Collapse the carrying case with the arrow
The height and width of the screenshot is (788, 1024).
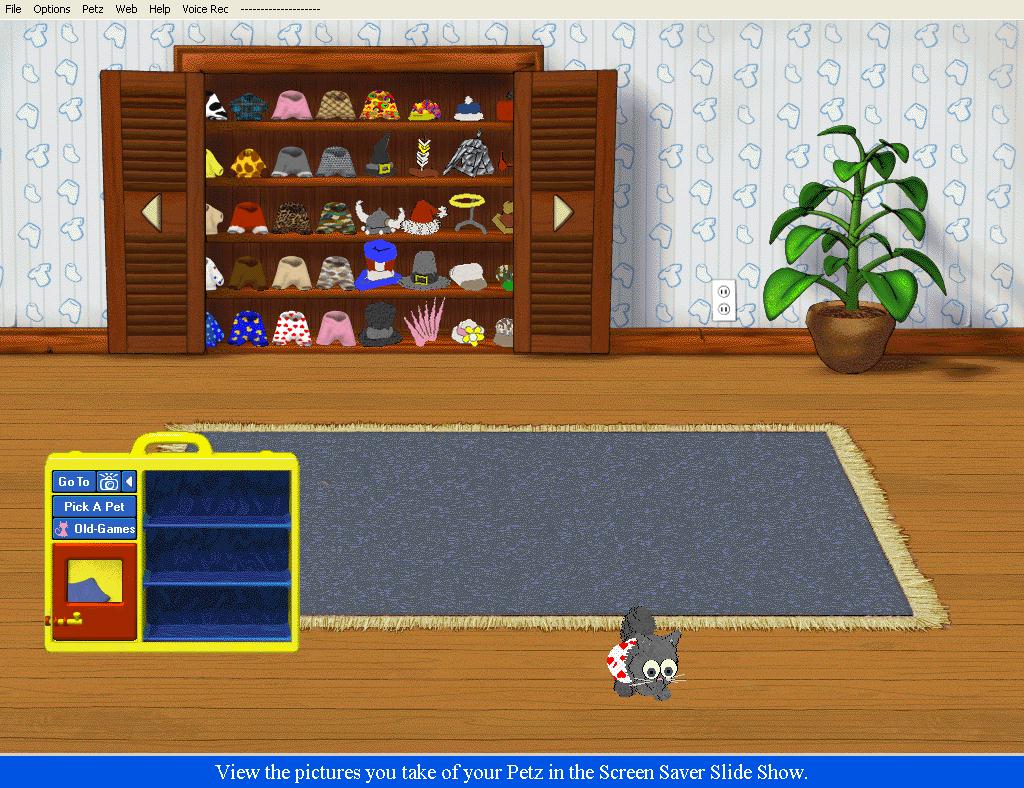coord(129,482)
